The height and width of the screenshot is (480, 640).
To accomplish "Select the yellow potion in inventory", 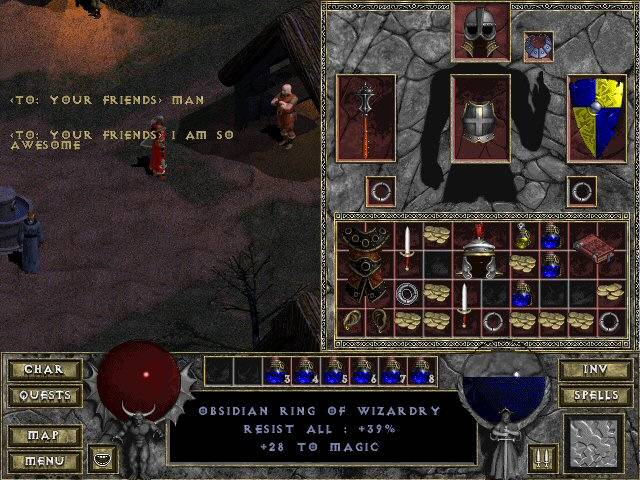I will (x=525, y=237).
